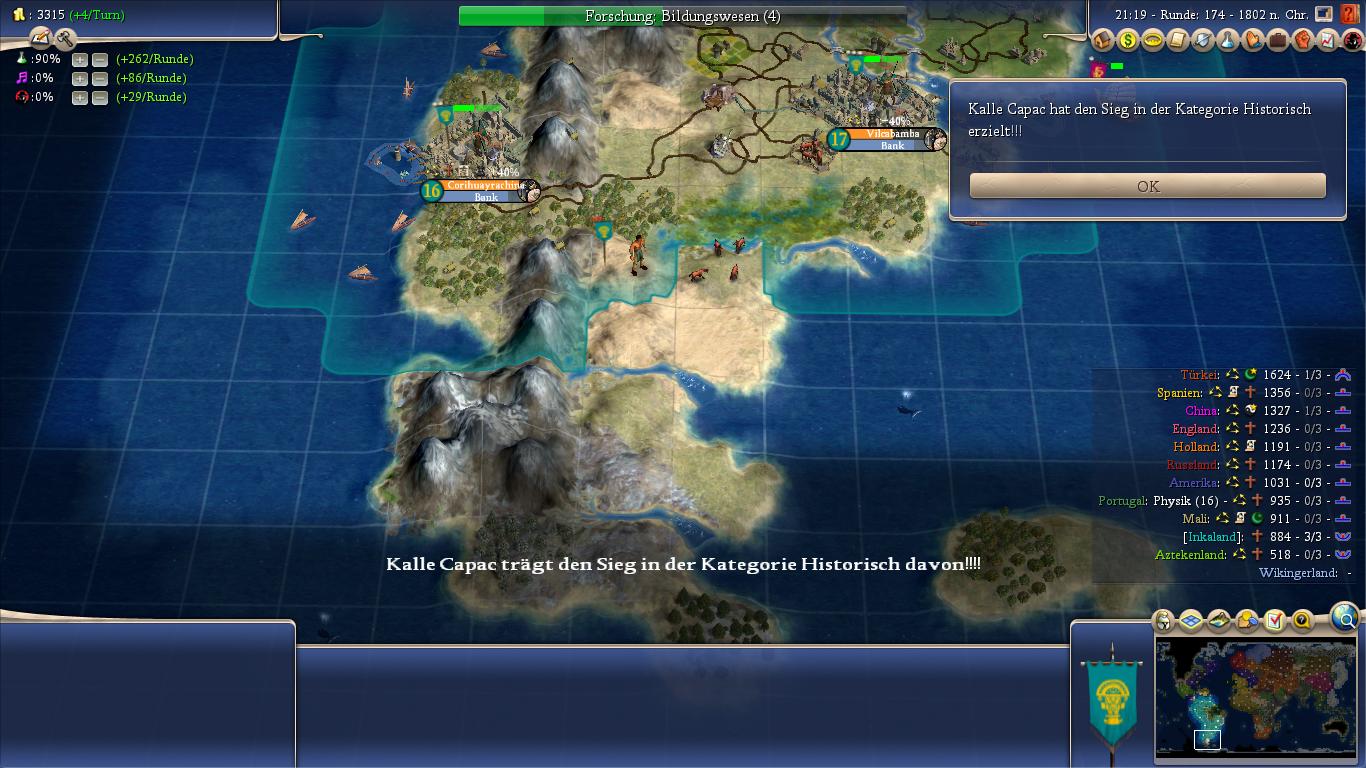Increase the research rate with plus
Viewport: 1366px width, 768px height.
(80, 59)
